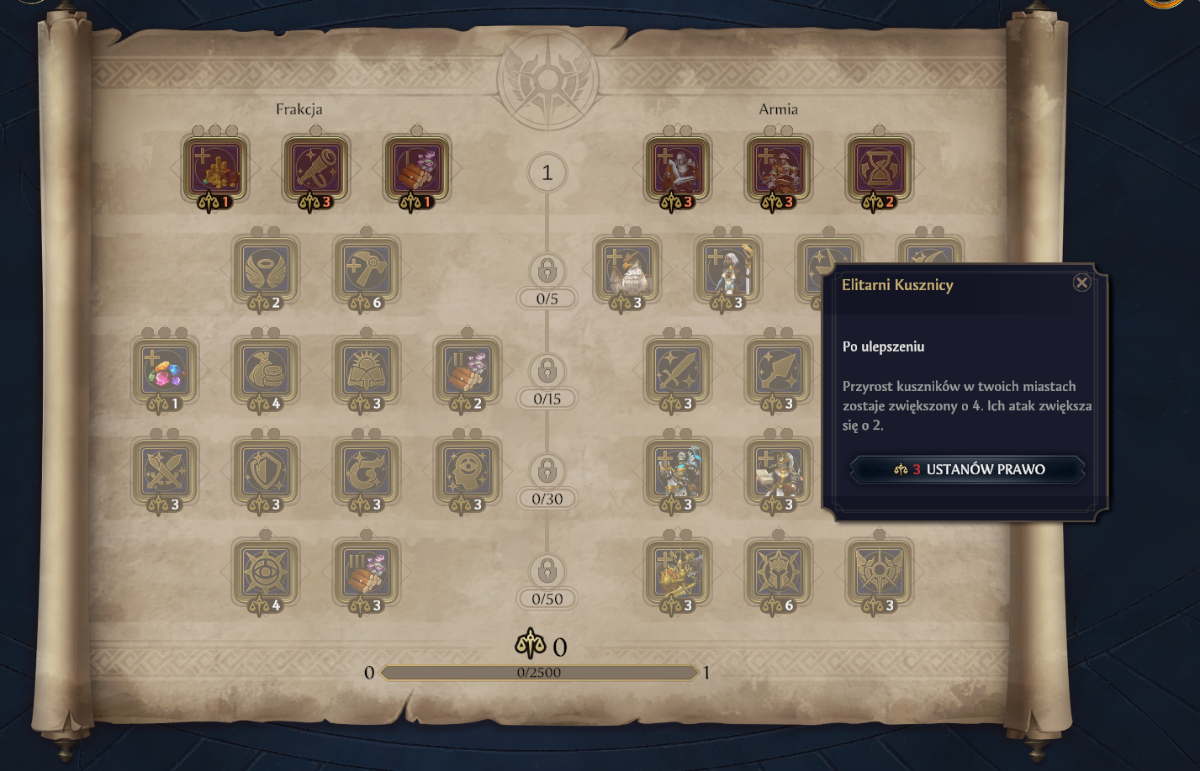The height and width of the screenshot is (771, 1200).
Task: Select the griffin unit law
Action: point(627,269)
